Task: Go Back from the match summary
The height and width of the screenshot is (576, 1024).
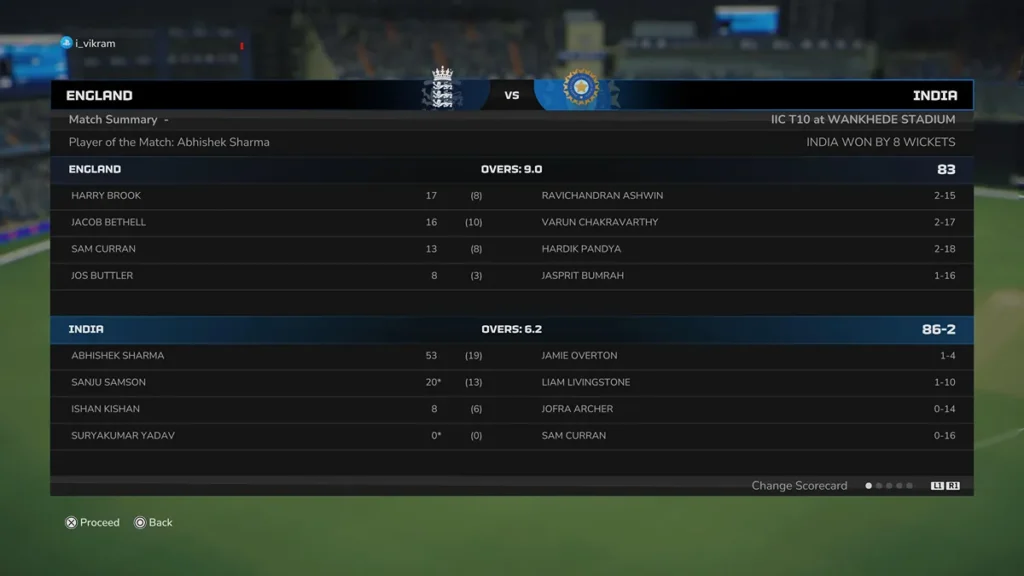Action: [153, 522]
